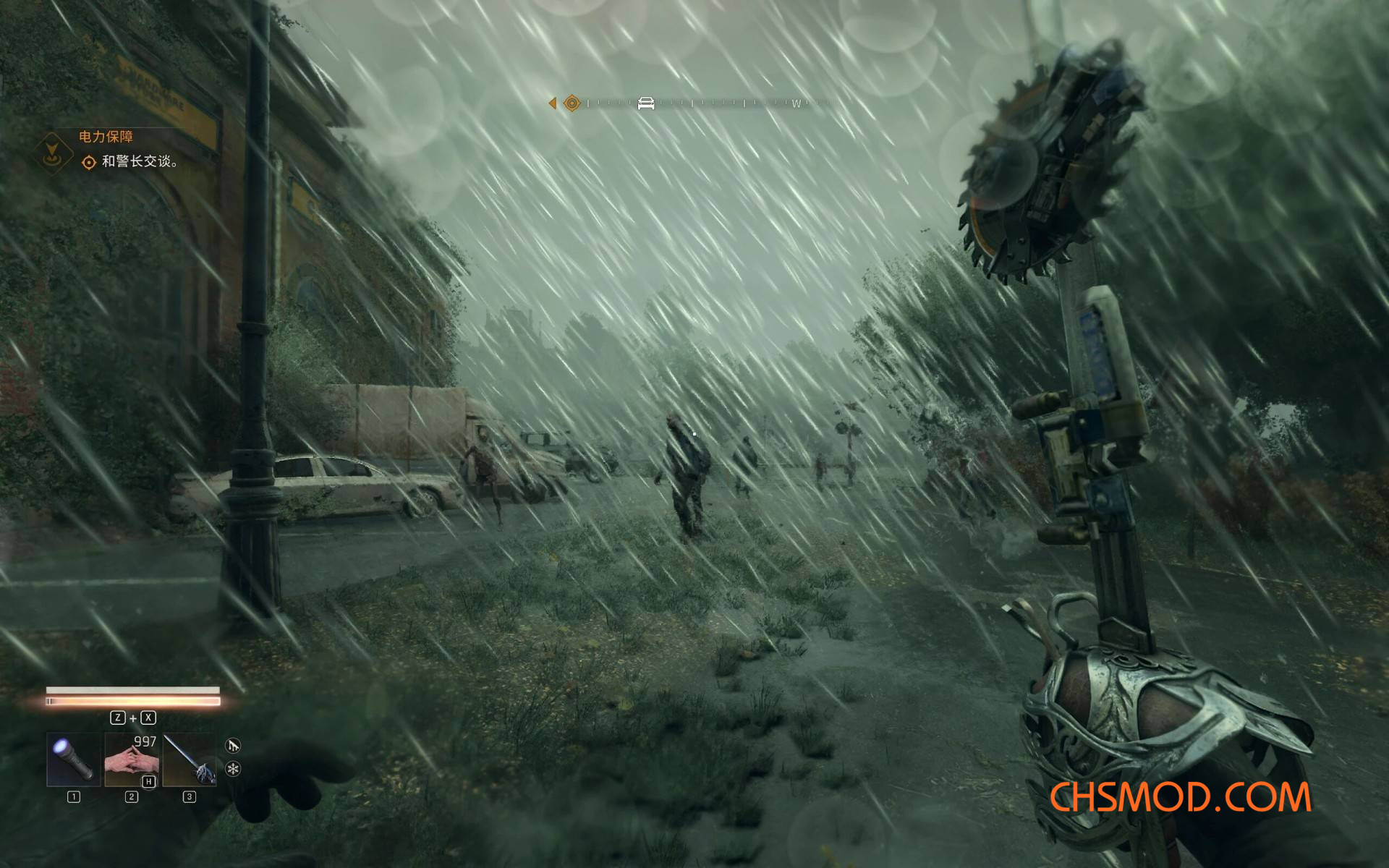This screenshot has width=1389, height=868.
Task: Select the orange objective marker on compass
Action: [572, 103]
